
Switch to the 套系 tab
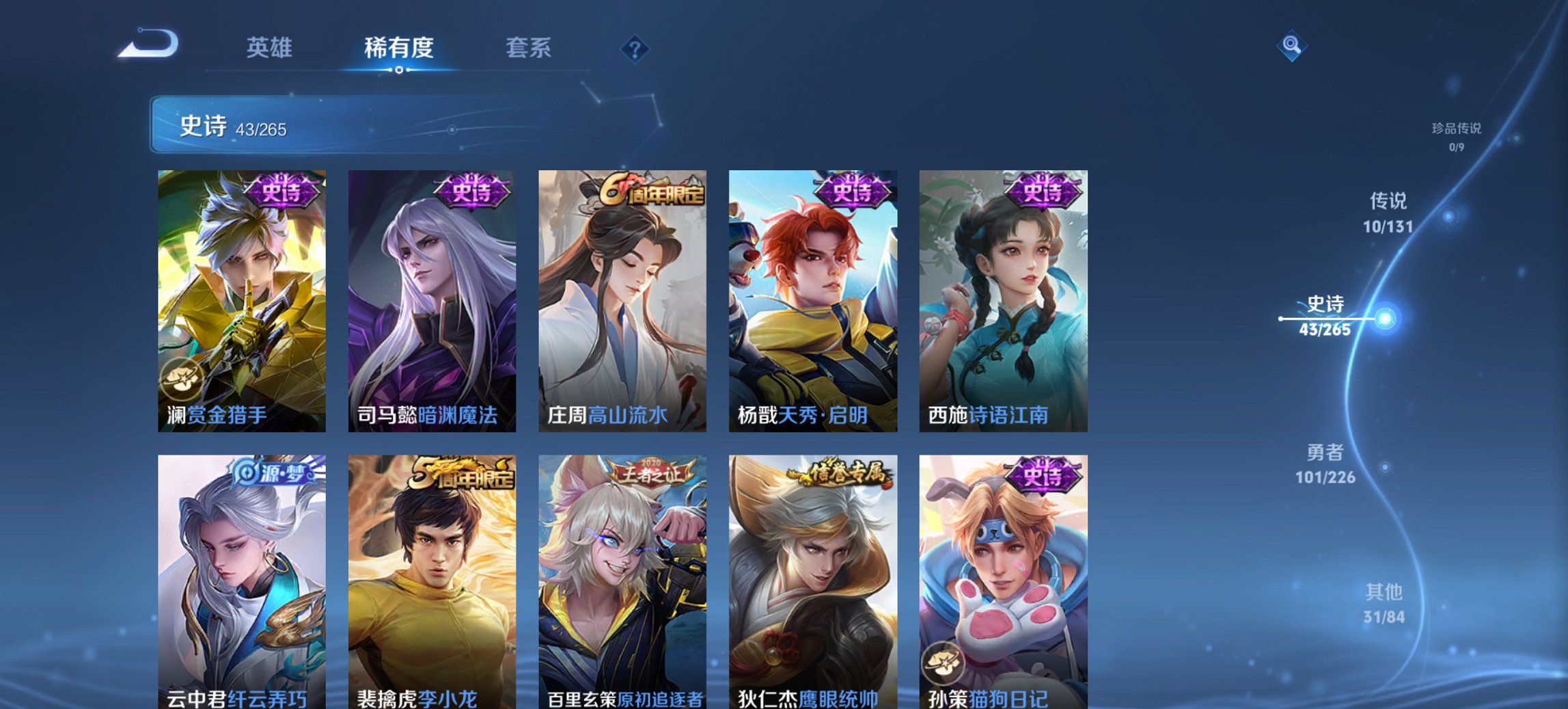point(529,48)
